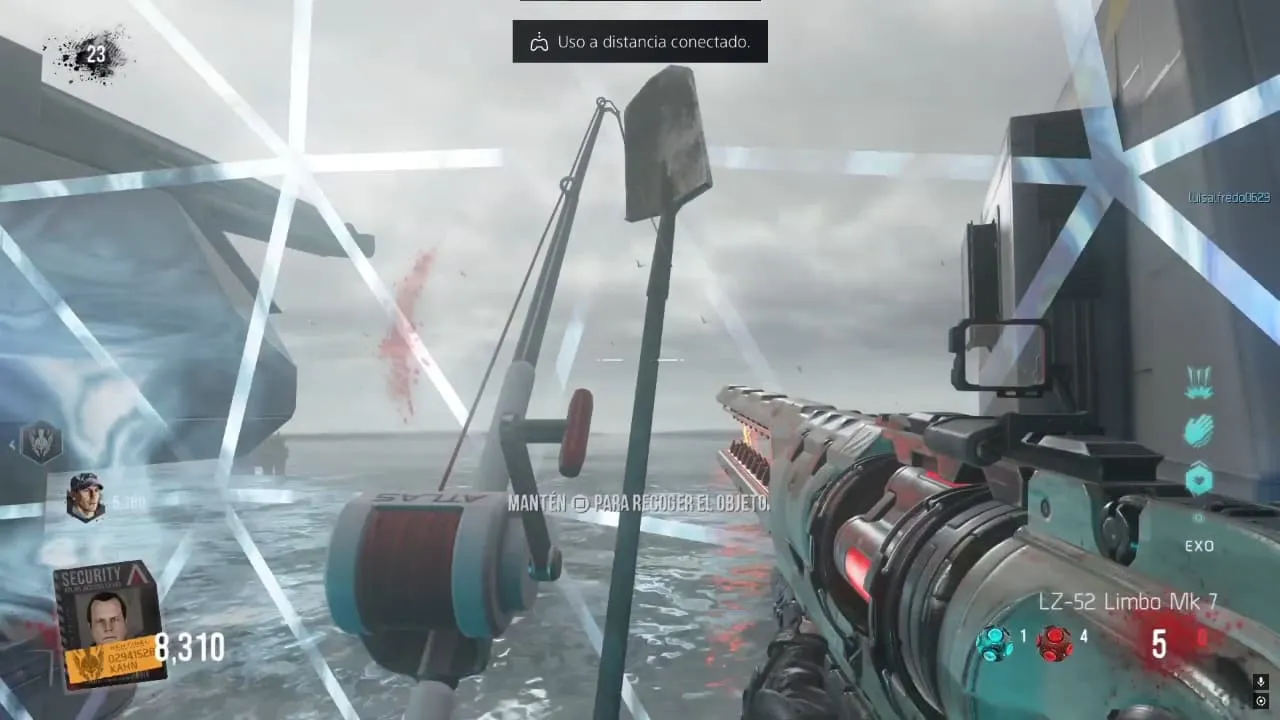Toggle the microphone icon overlay
The image size is (1280, 720).
point(1261,682)
